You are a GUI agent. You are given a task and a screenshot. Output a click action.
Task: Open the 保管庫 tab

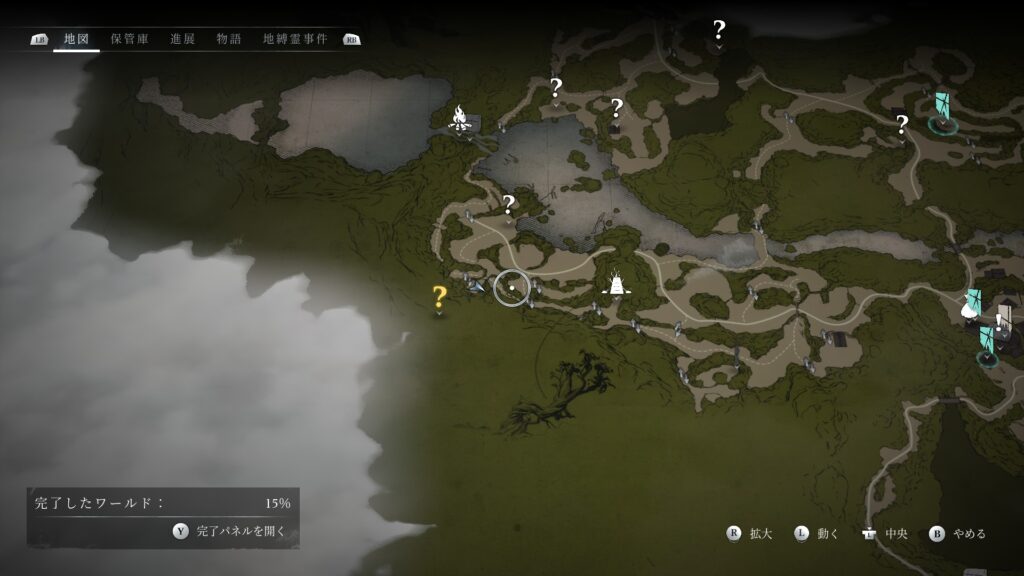130,39
